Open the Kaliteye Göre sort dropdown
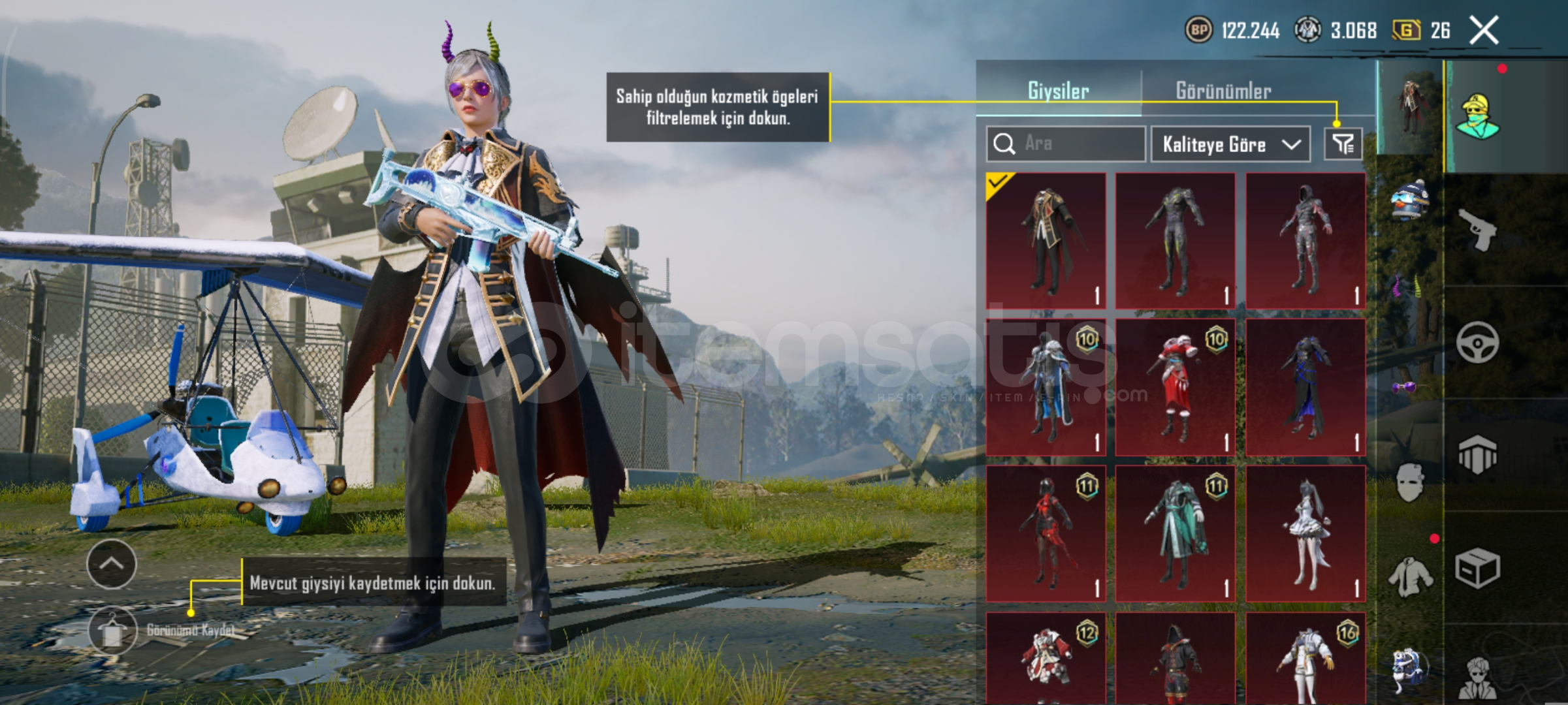 pos(1230,144)
